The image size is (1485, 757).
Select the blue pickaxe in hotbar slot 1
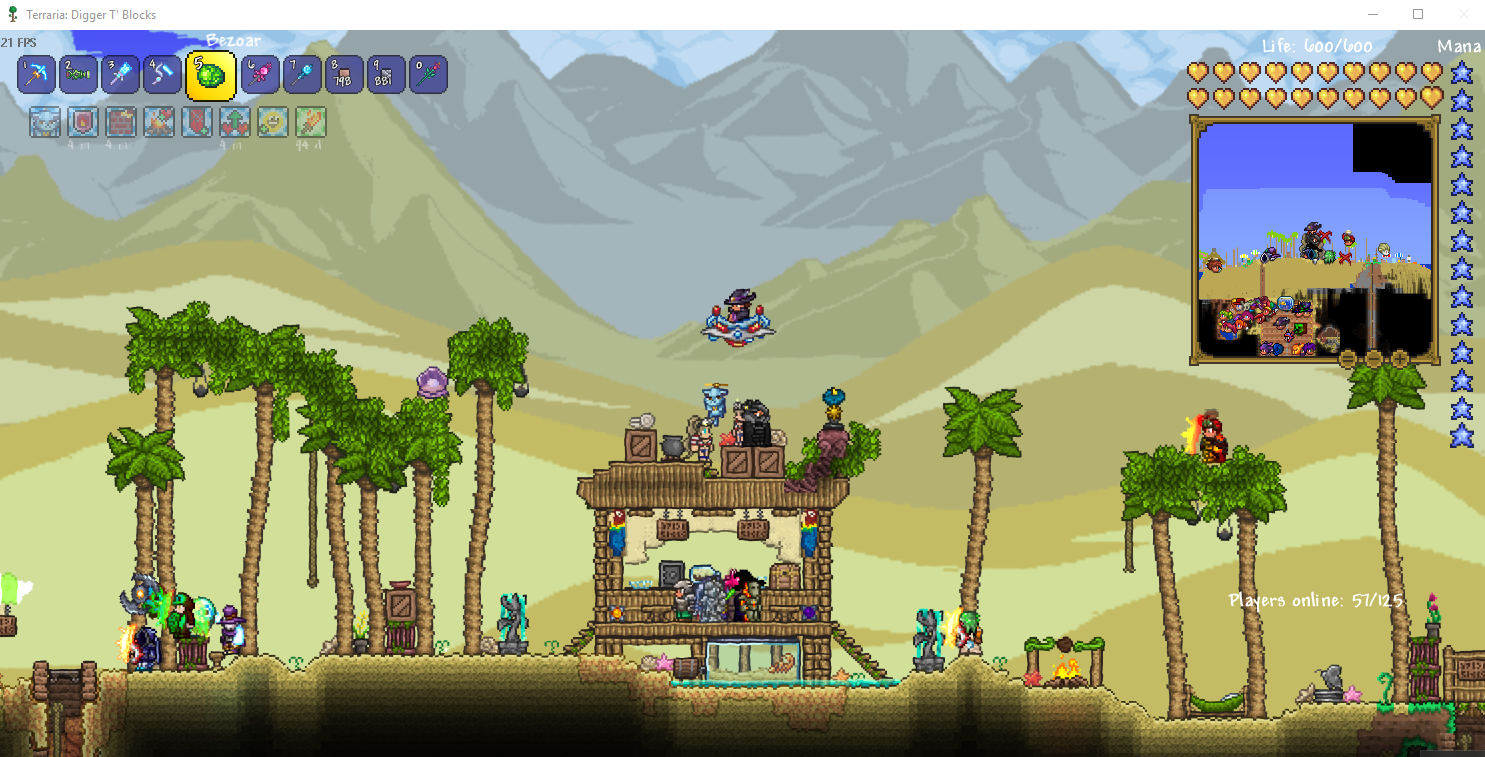(x=36, y=75)
